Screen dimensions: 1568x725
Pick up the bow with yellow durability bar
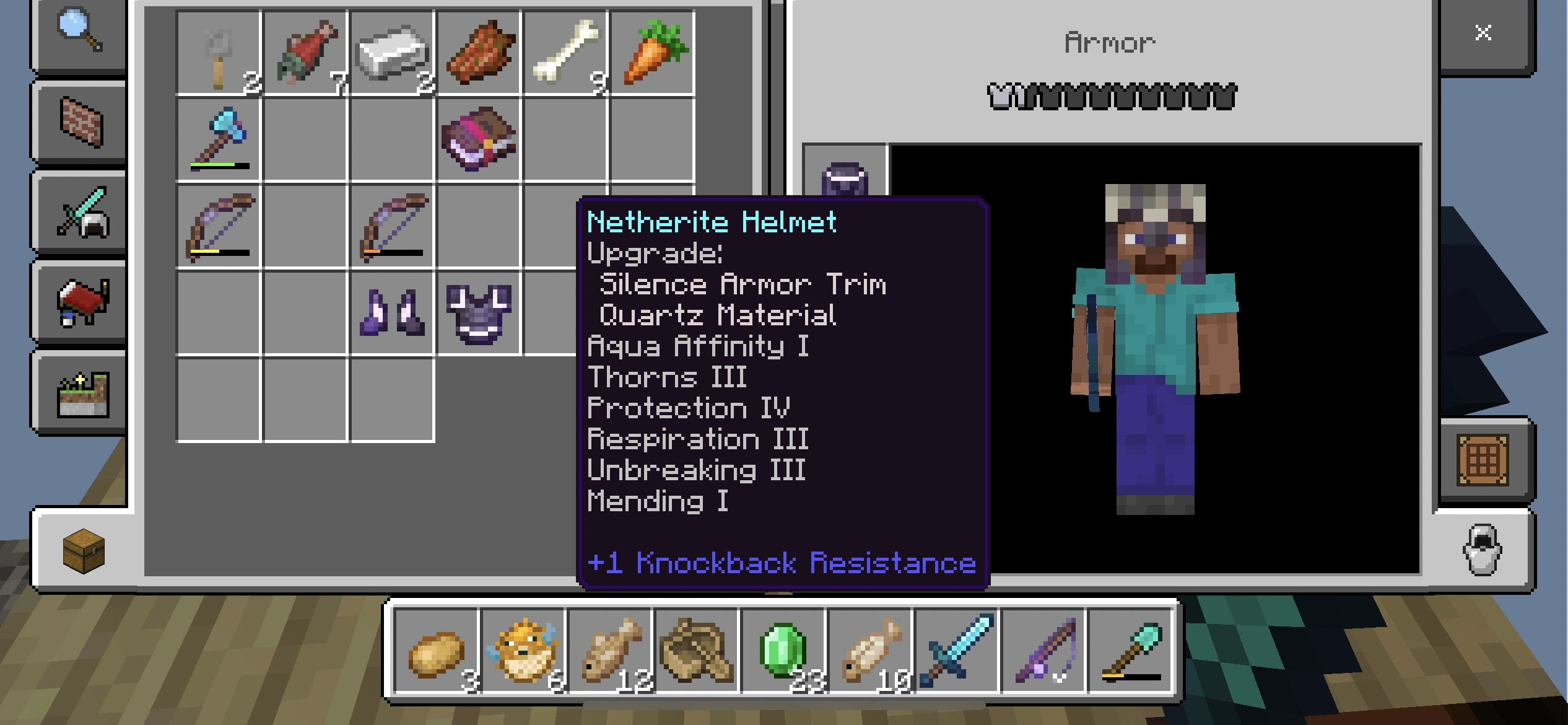point(218,228)
